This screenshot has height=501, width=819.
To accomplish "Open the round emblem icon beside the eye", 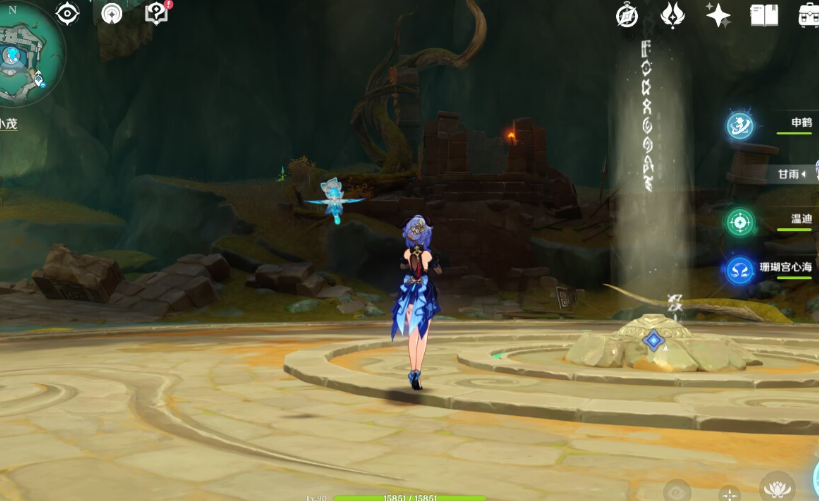I will click(112, 13).
